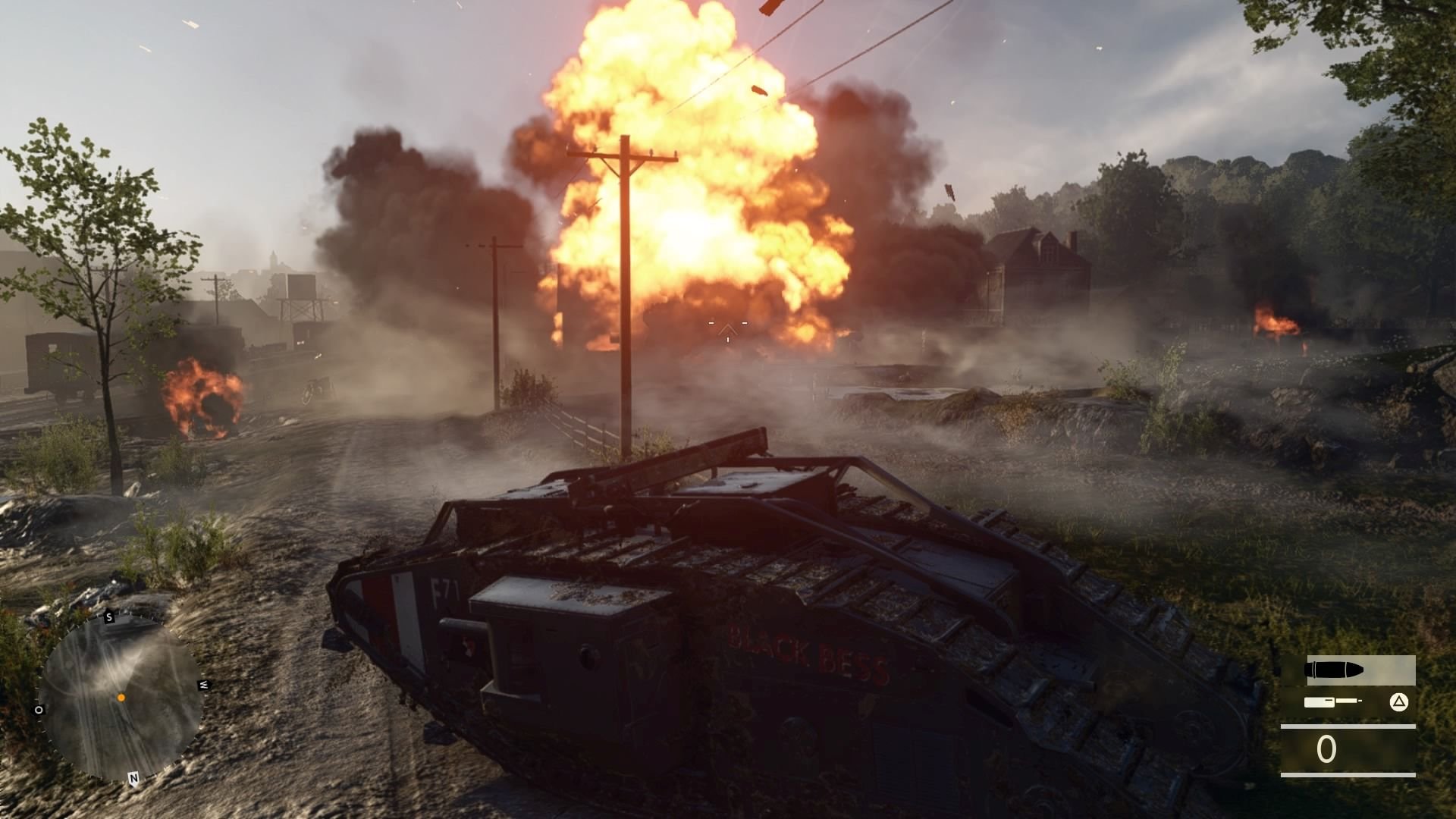This screenshot has width=1456, height=819.
Task: Click the 'S' compass marker on the minimap
Action: point(109,617)
